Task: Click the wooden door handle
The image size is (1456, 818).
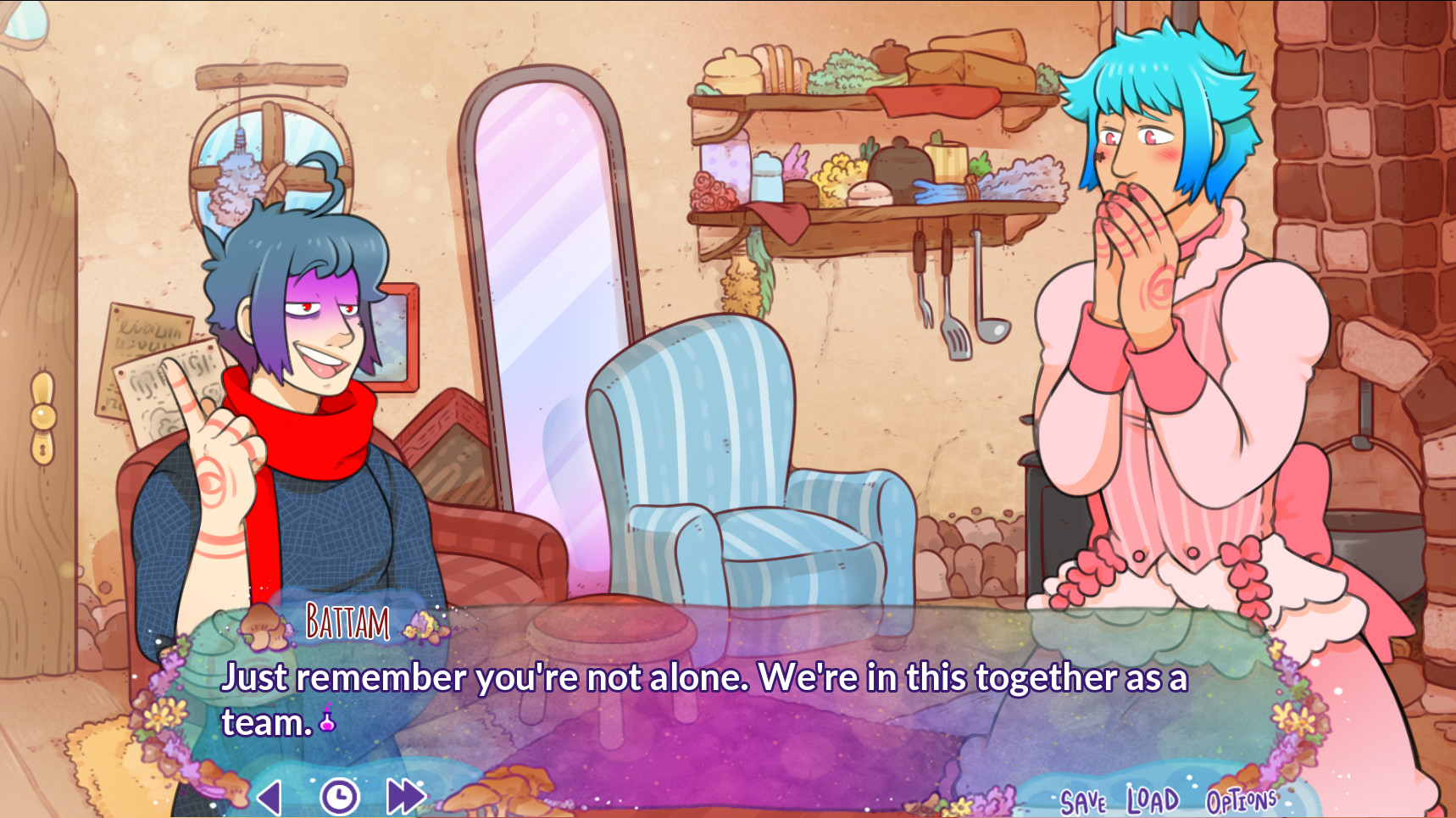Action: tap(41, 415)
